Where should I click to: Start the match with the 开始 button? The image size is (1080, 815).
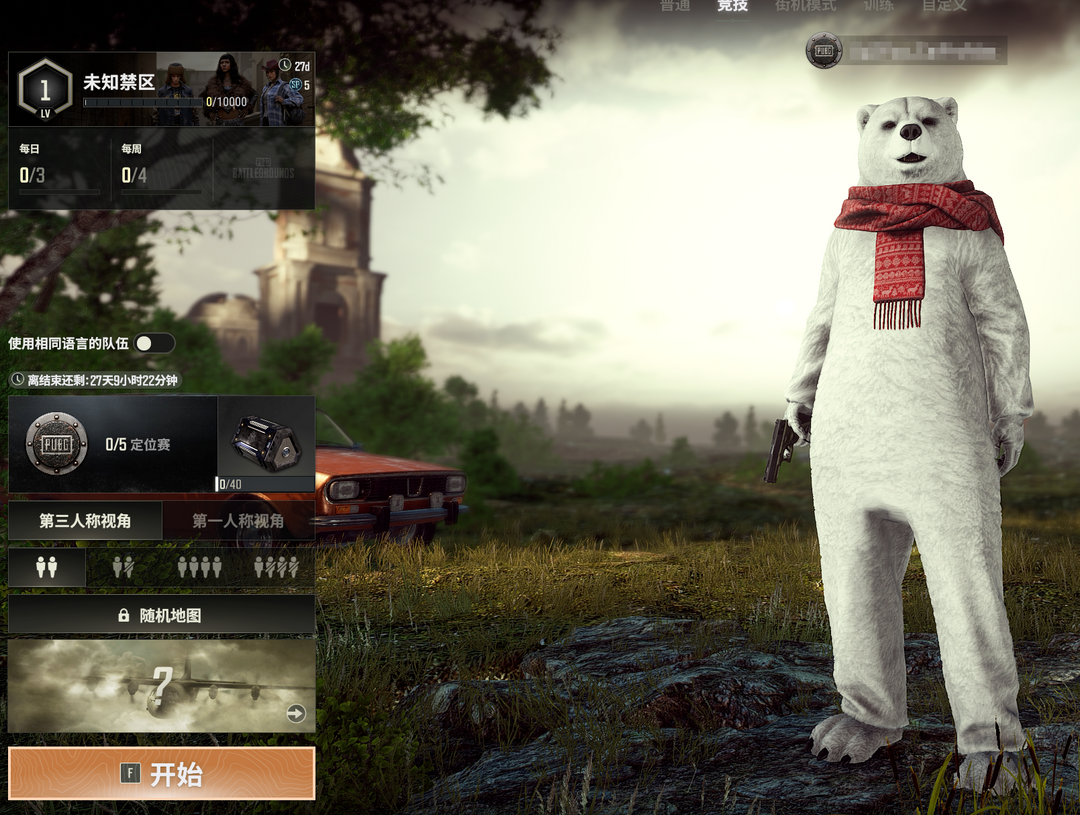(x=161, y=773)
